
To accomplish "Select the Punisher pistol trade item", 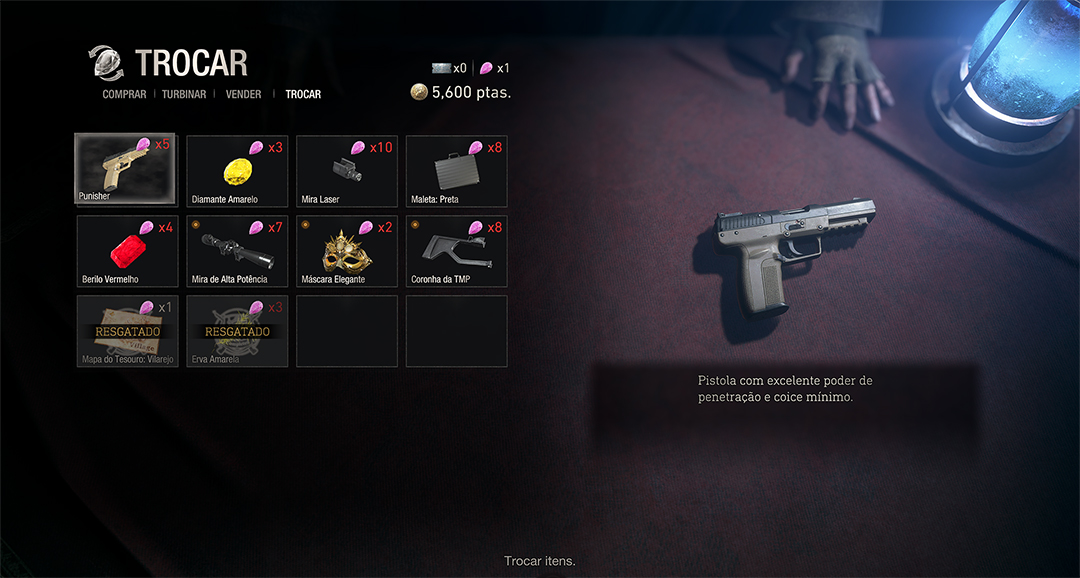I will coord(126,169).
